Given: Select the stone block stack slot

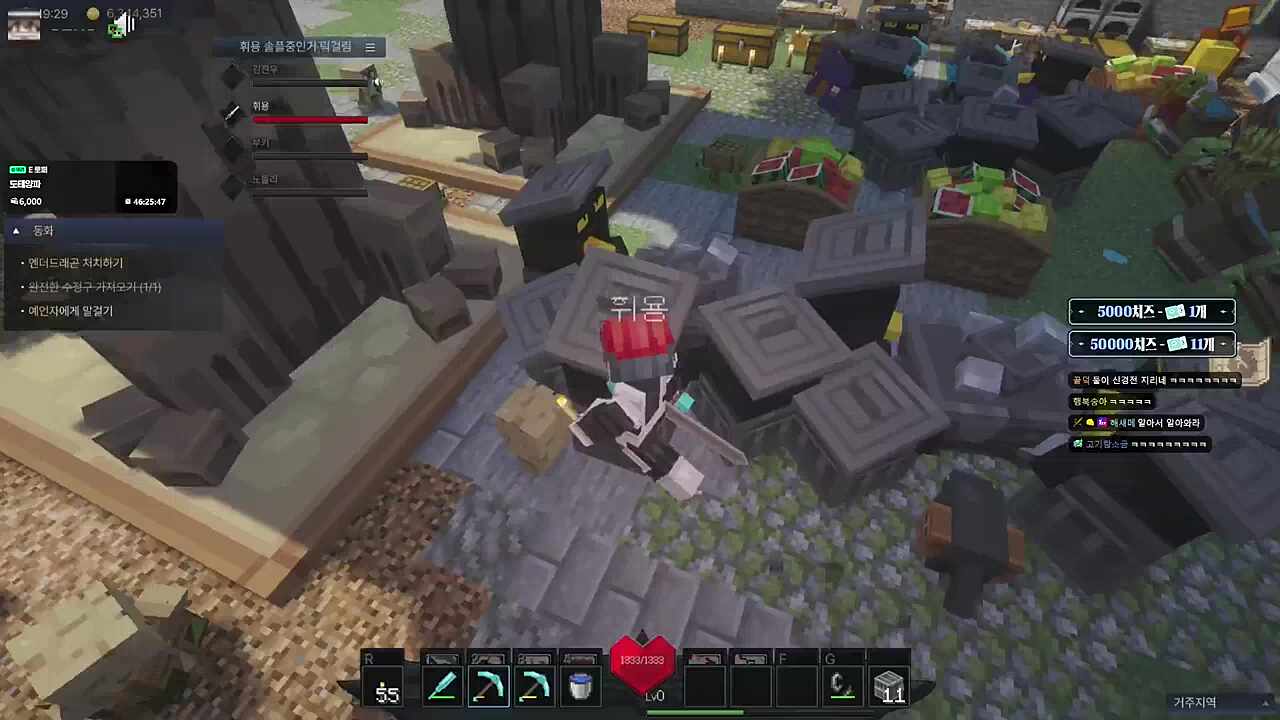Looking at the screenshot, I should [x=888, y=687].
